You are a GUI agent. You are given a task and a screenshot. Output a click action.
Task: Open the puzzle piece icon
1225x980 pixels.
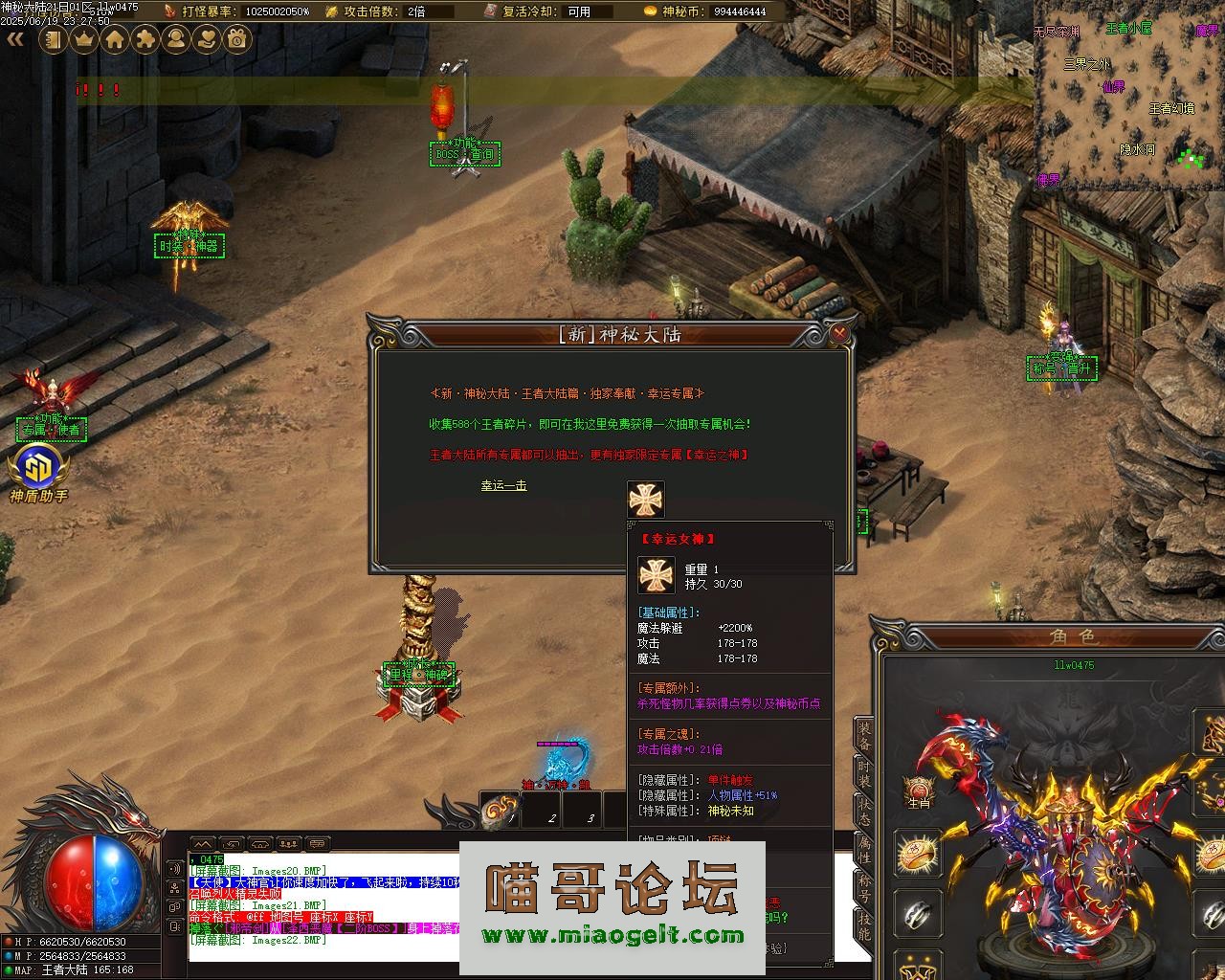coord(145,39)
